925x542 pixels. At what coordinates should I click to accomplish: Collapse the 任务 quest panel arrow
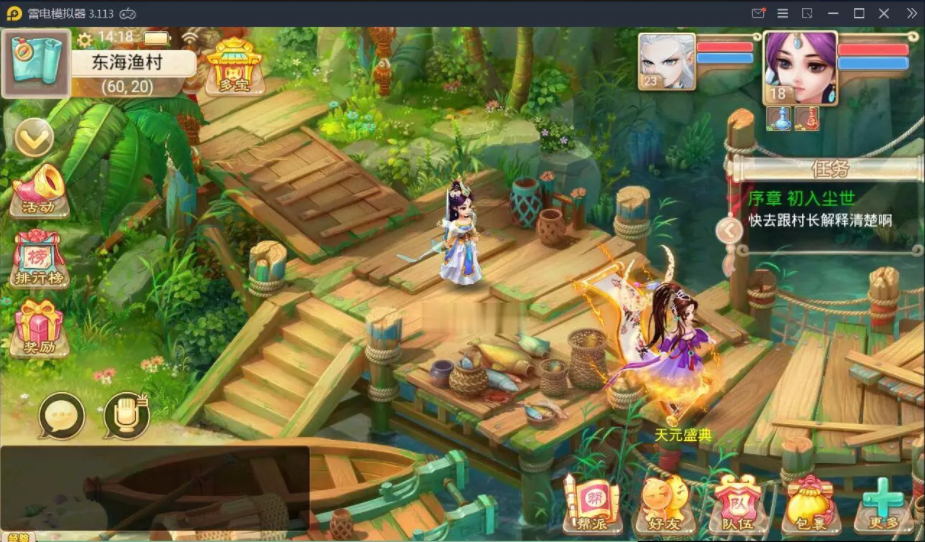point(730,231)
